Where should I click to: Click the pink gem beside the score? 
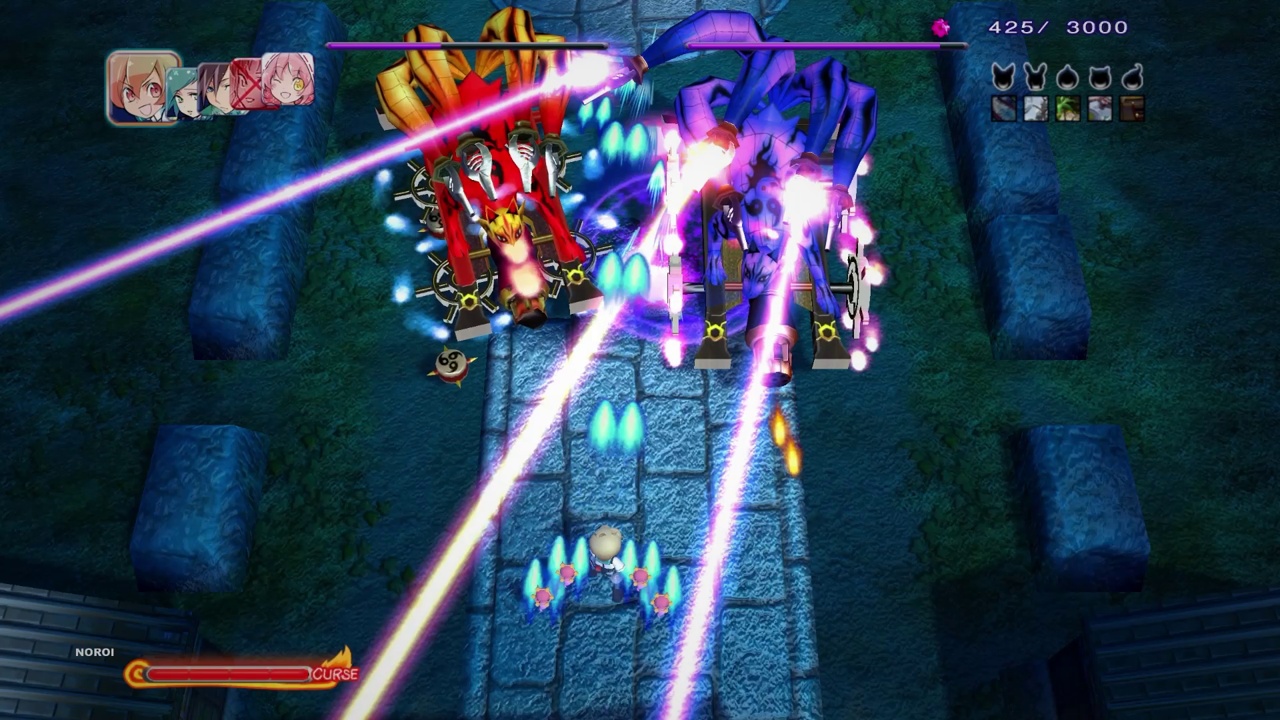(941, 27)
